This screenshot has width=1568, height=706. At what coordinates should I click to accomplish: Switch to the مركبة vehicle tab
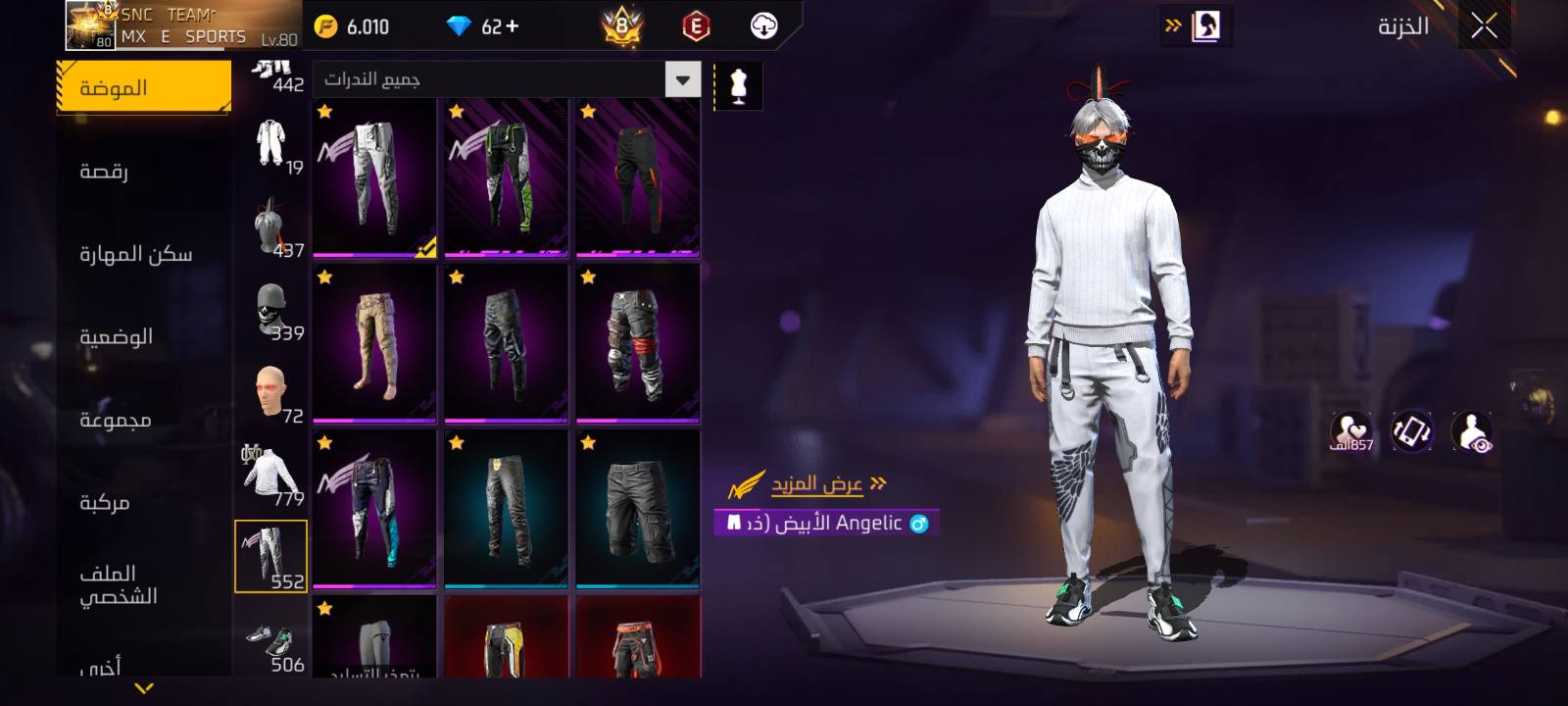[x=104, y=502]
